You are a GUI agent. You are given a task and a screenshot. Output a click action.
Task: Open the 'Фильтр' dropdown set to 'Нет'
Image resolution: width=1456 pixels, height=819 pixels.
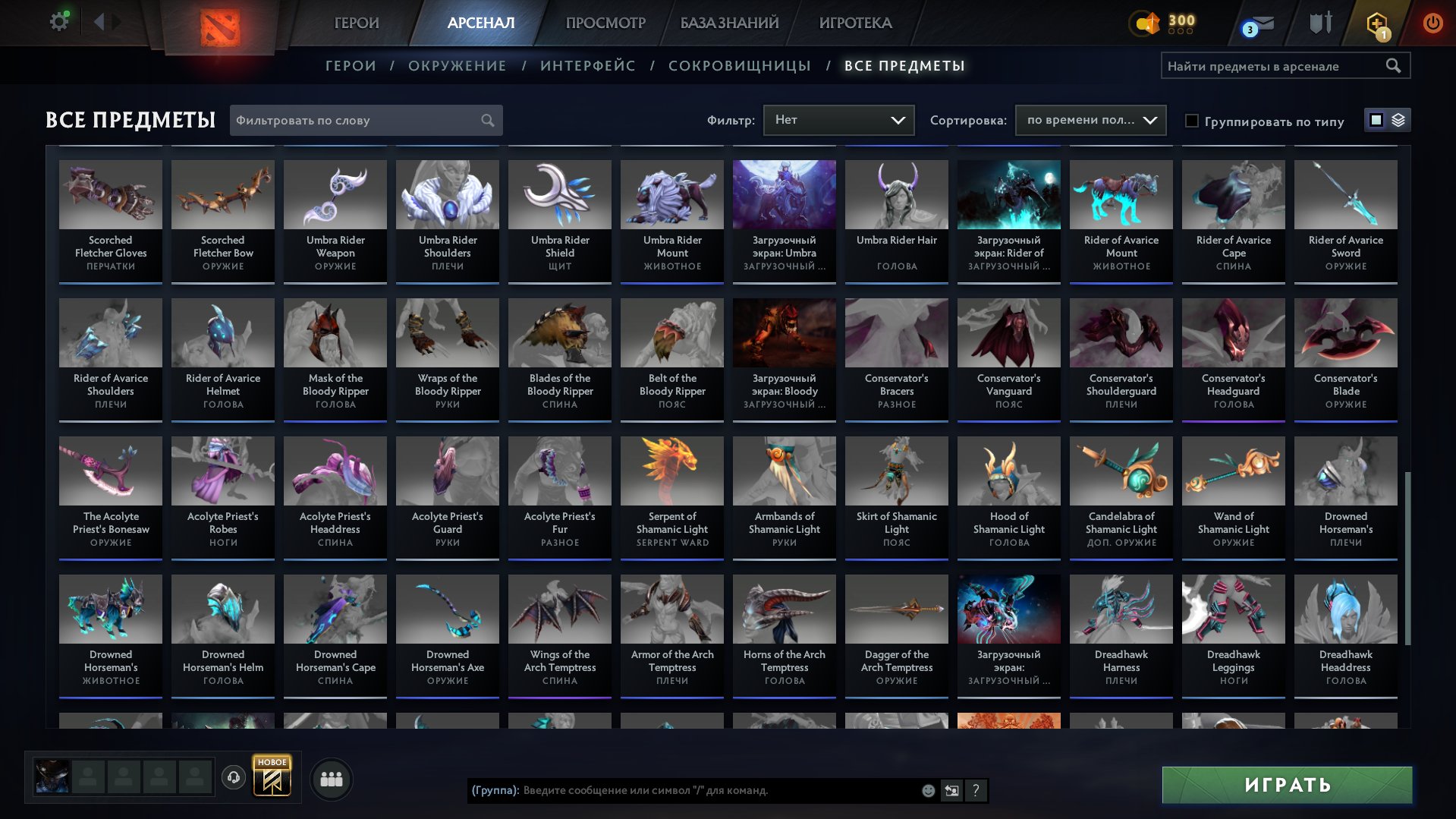coord(838,119)
